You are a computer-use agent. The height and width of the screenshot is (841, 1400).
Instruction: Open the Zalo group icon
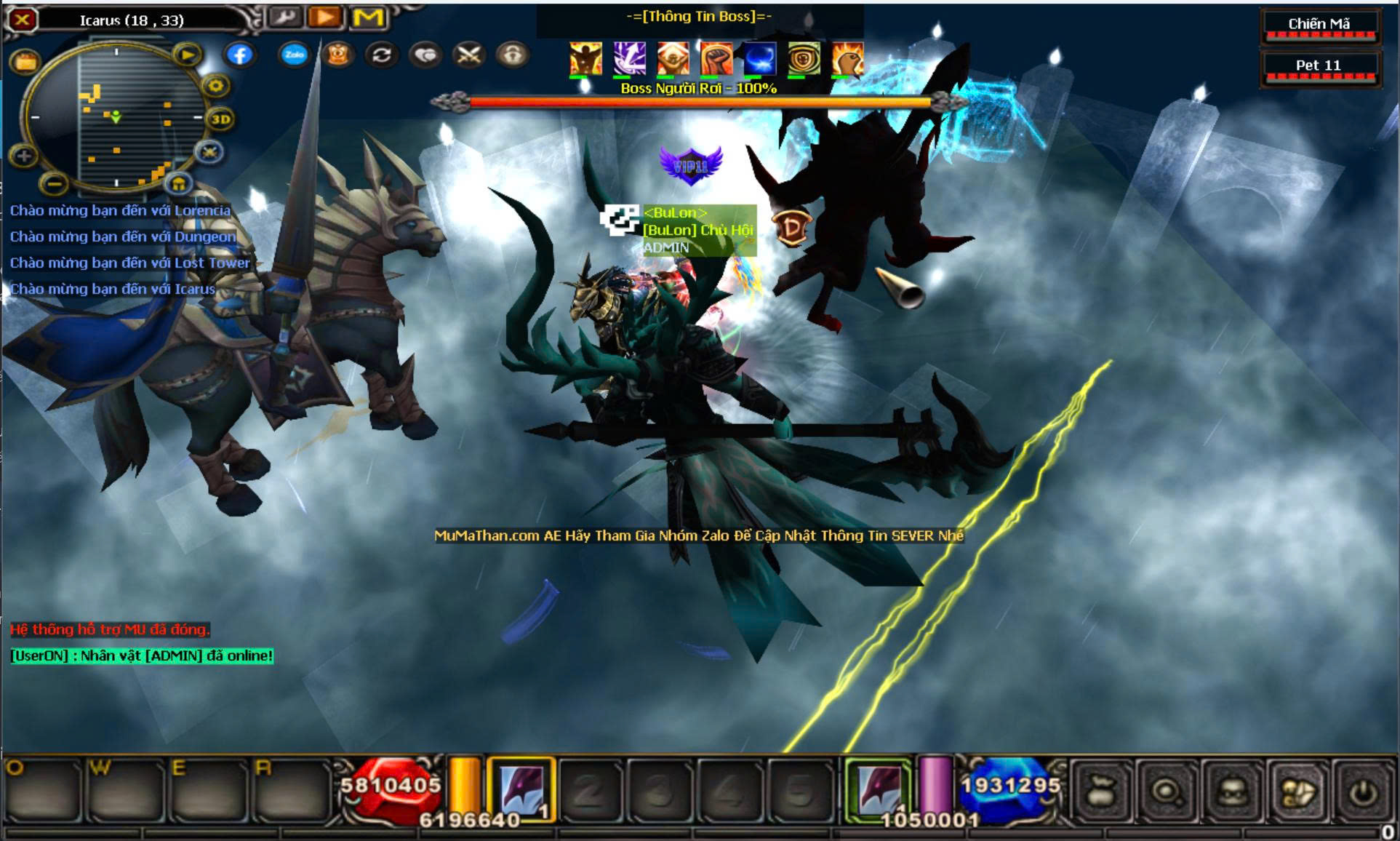pyautogui.click(x=294, y=55)
